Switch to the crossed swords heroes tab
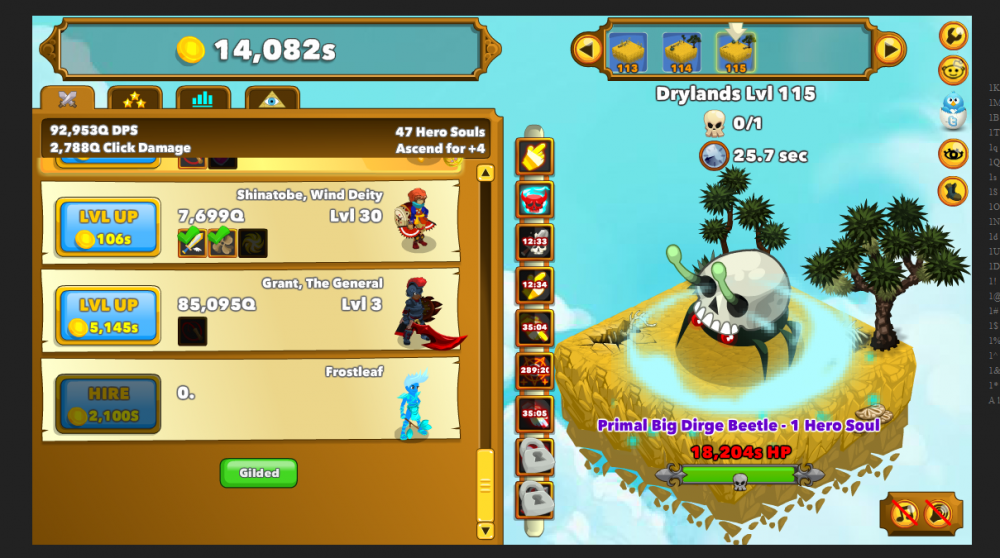The height and width of the screenshot is (558, 1000). tap(67, 99)
